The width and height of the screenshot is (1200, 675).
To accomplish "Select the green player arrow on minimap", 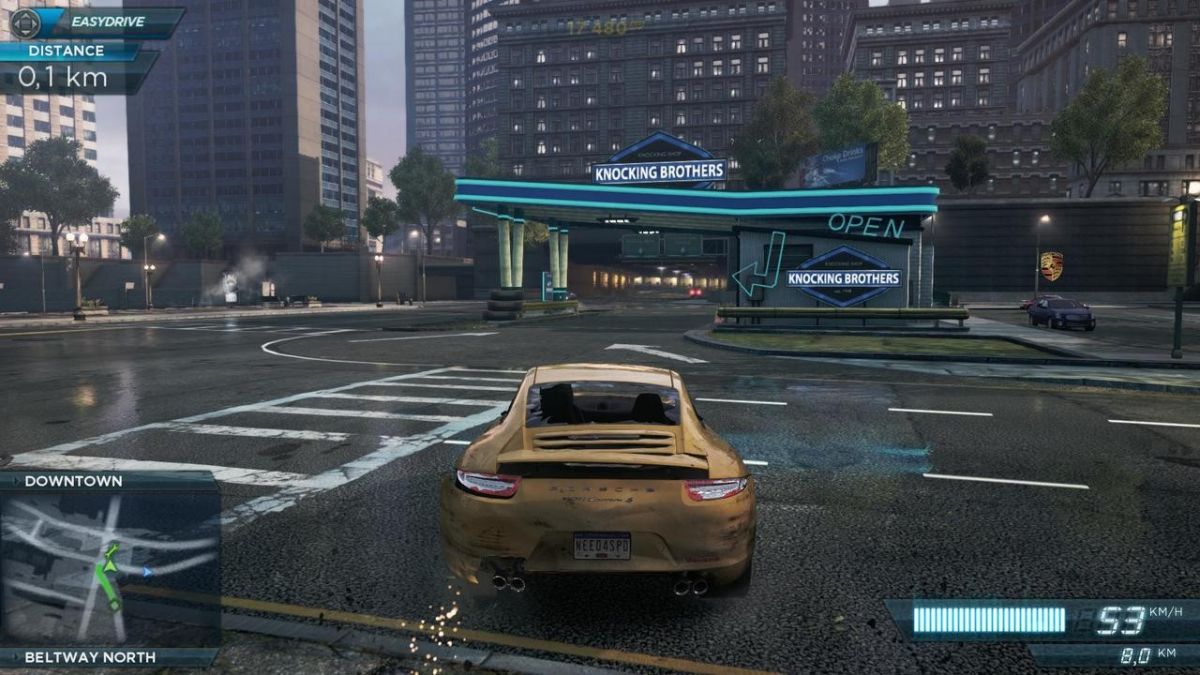I will coord(110,565).
